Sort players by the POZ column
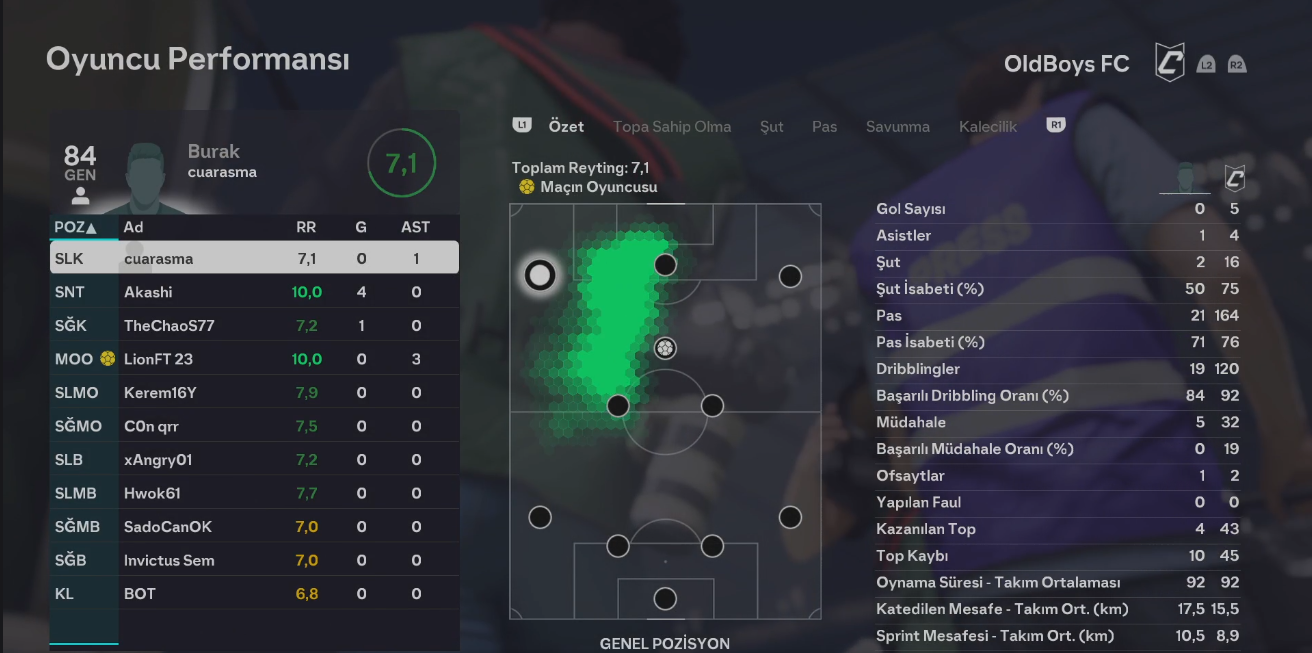 pos(76,227)
